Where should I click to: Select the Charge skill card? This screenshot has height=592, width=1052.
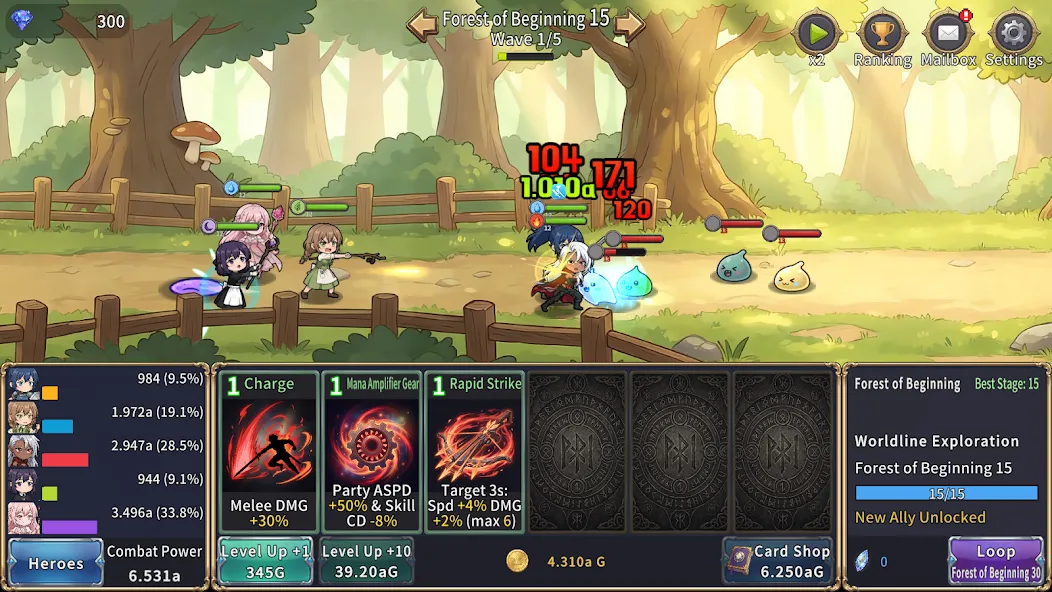269,452
